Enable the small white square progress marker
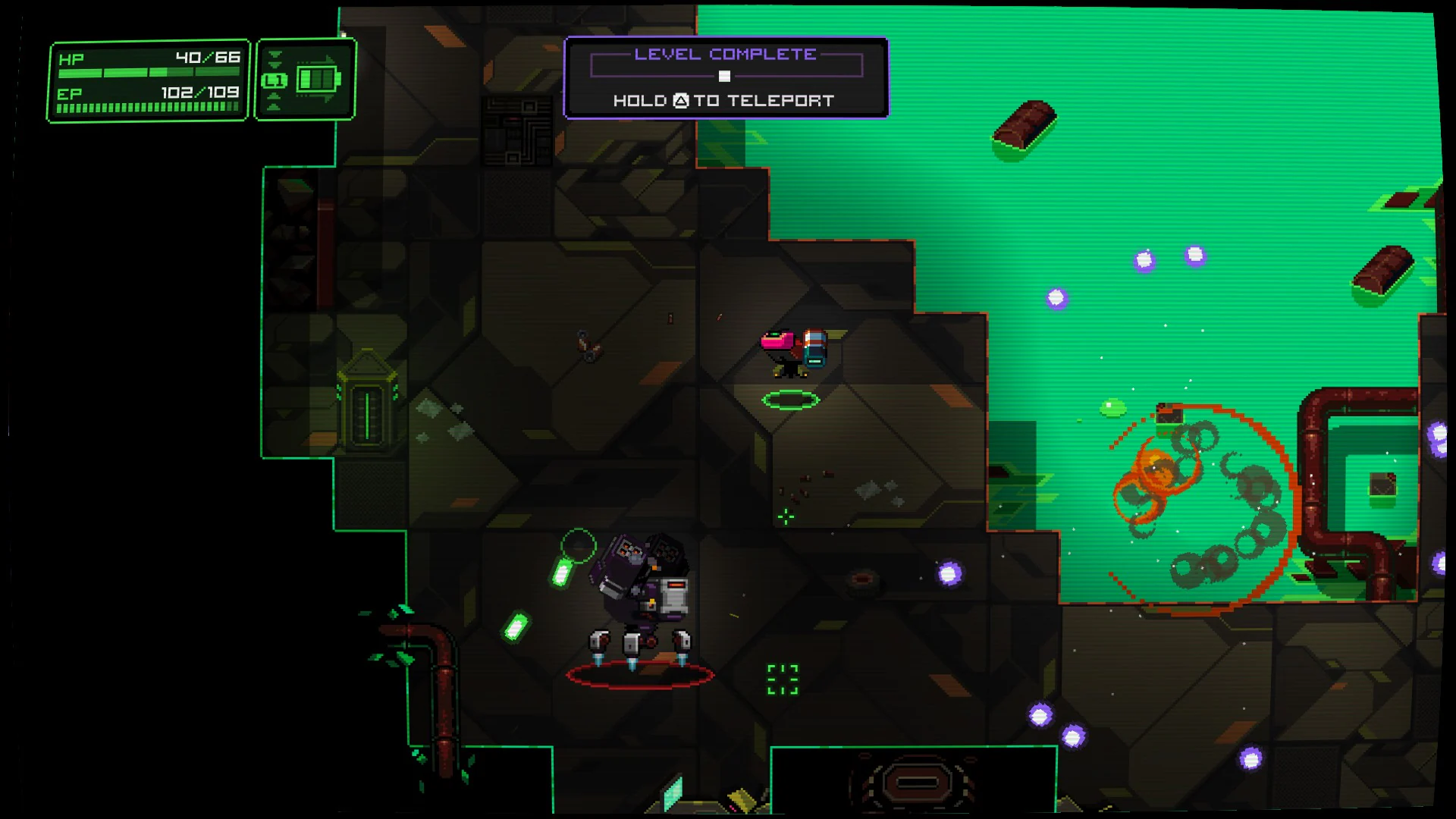The width and height of the screenshot is (1456, 819). 724,75
